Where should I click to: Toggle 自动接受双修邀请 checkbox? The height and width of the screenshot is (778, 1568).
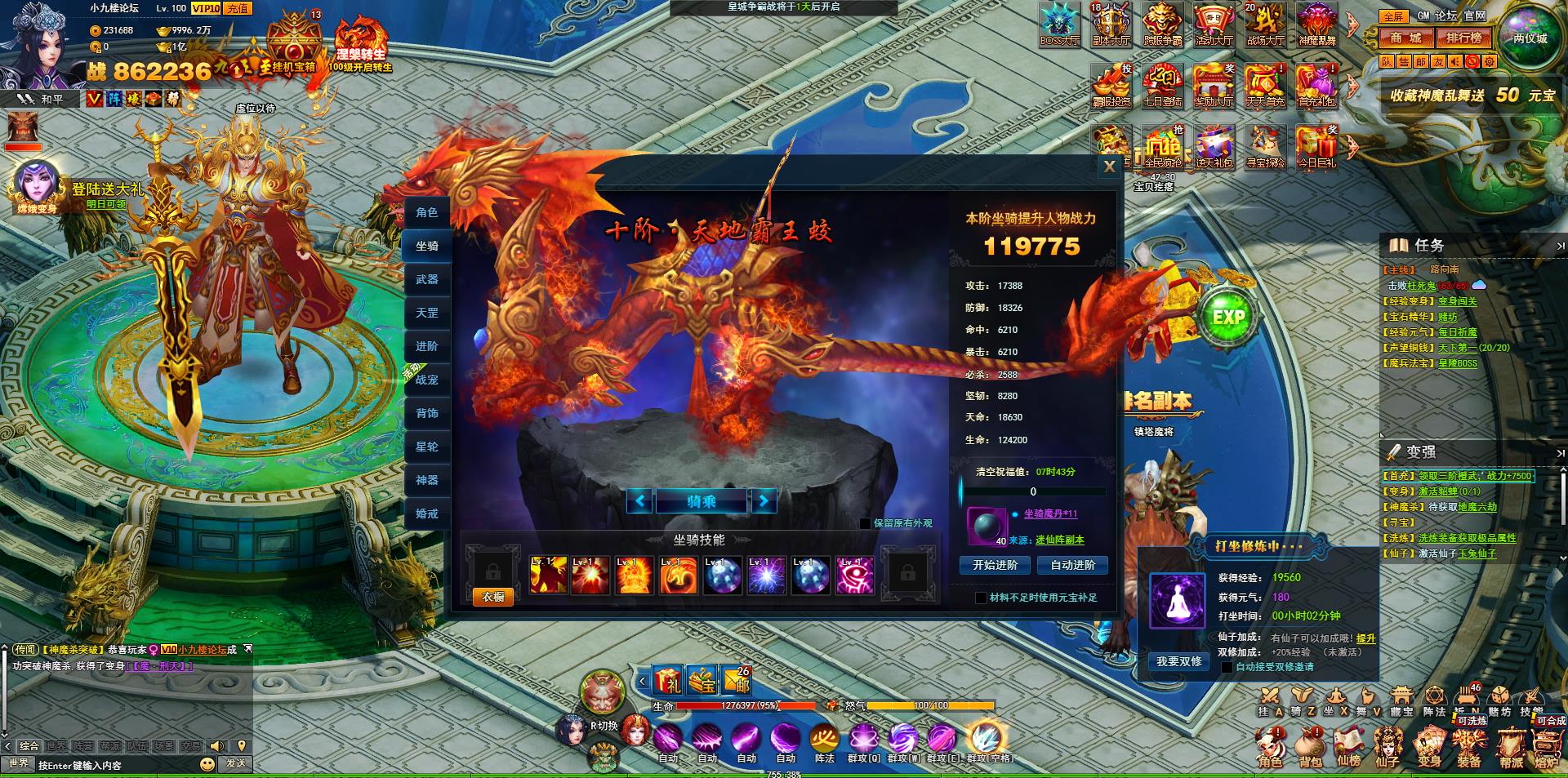click(x=1227, y=667)
